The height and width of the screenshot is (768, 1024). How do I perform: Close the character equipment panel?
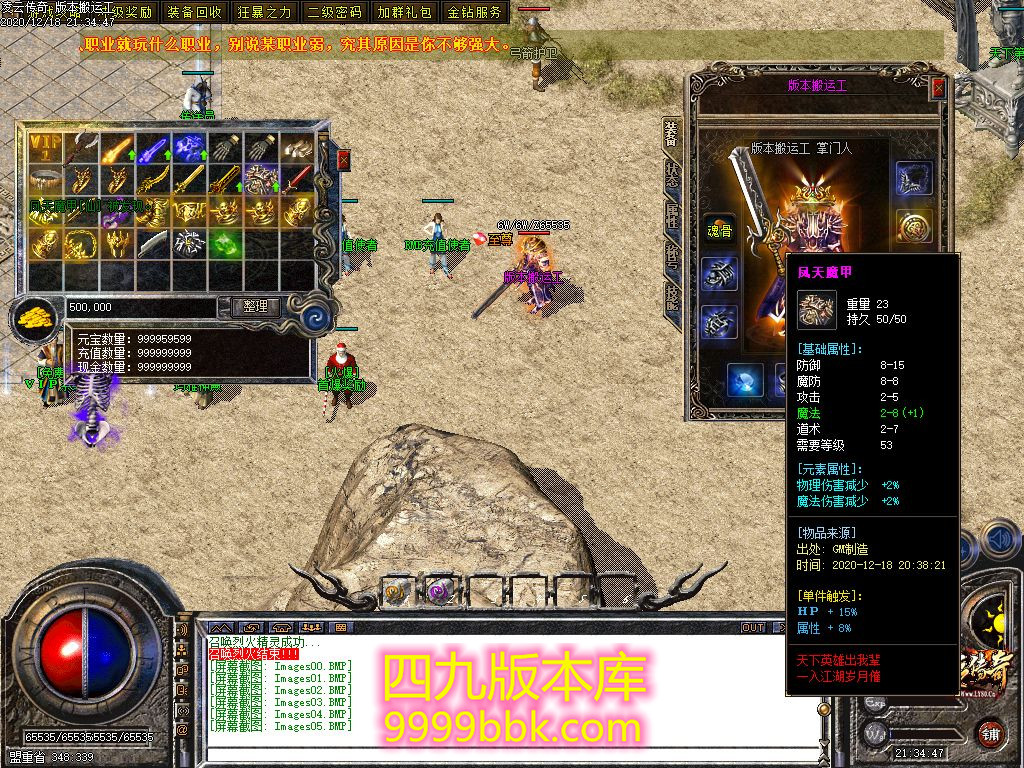938,88
